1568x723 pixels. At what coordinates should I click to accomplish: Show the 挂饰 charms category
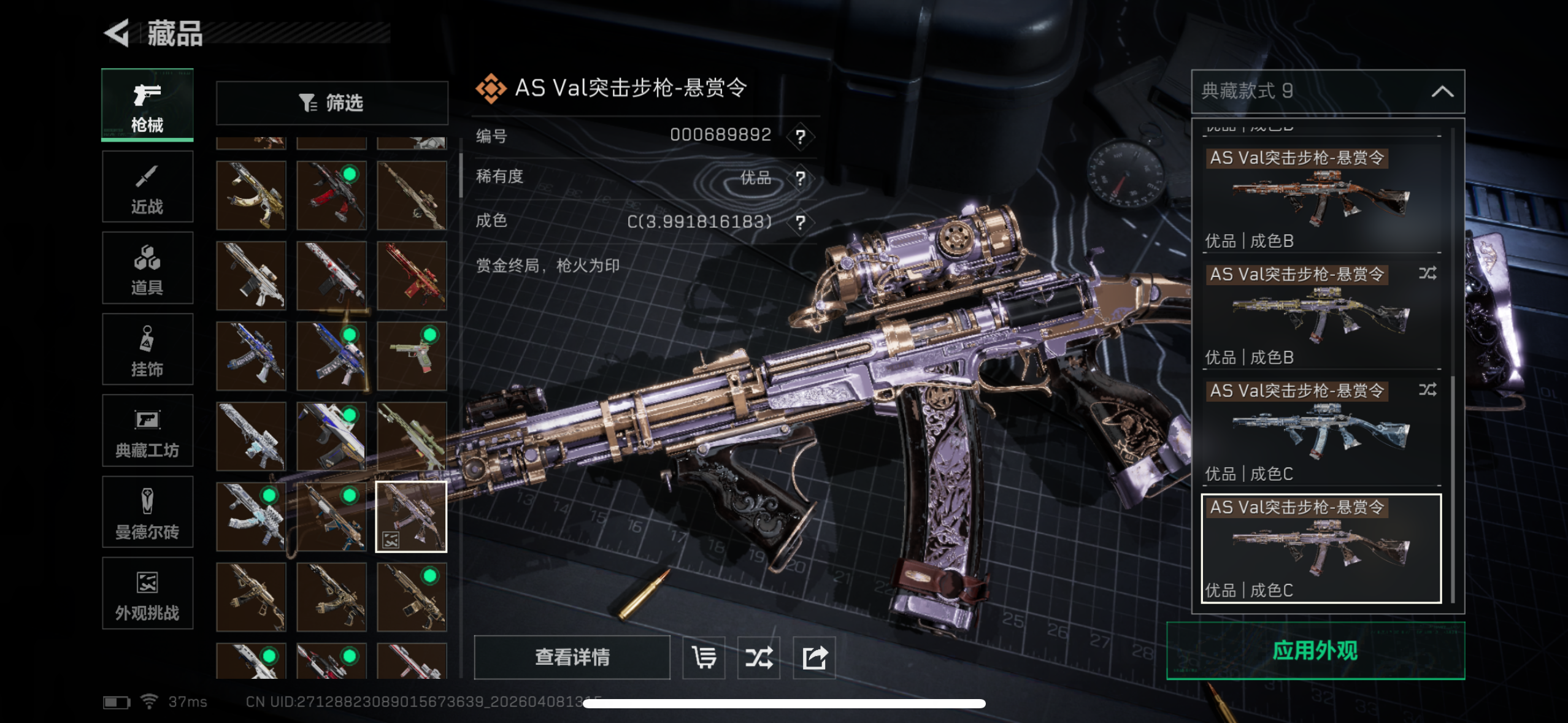(147, 350)
